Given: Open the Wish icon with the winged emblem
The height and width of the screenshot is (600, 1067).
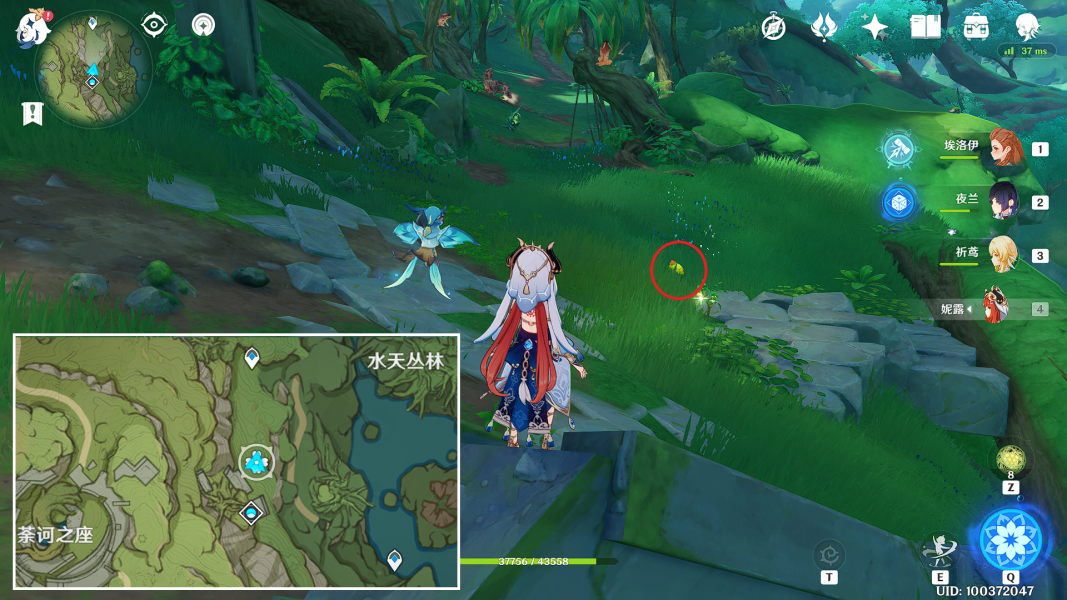Looking at the screenshot, I should pos(824,27).
